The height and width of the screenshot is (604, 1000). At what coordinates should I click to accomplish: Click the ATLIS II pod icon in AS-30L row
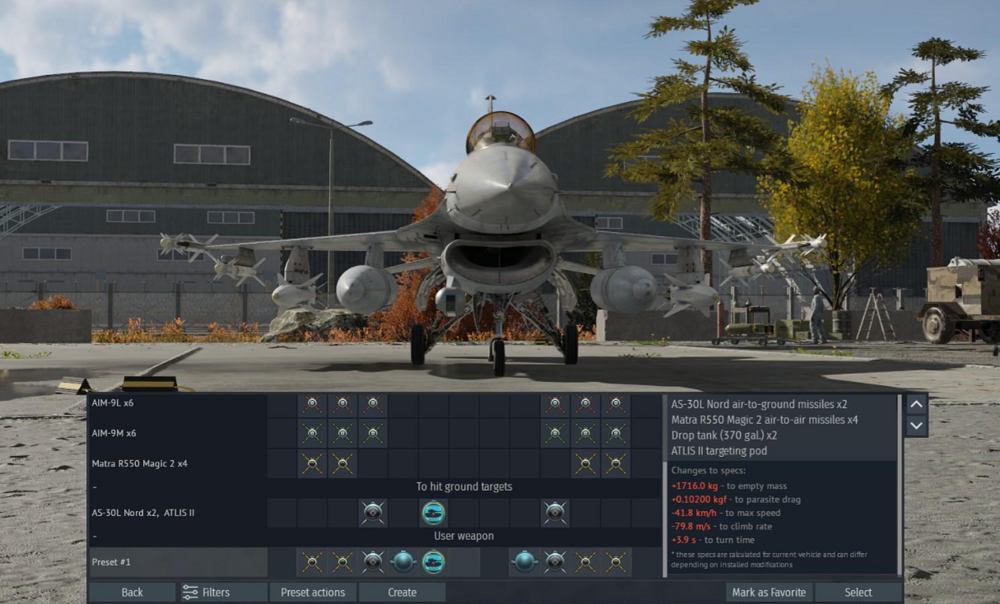(x=433, y=512)
